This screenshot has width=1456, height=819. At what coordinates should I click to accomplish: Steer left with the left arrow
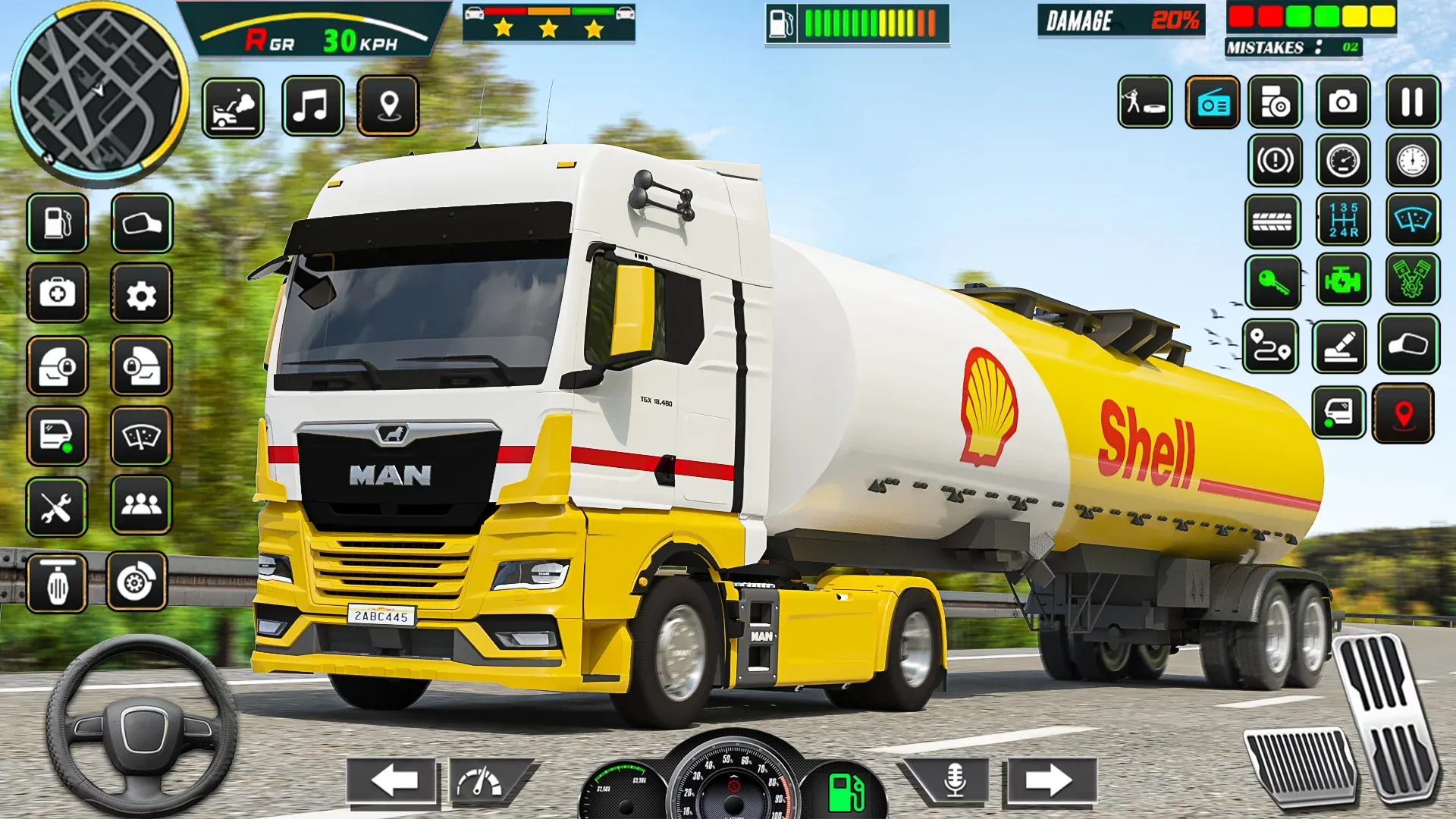(392, 780)
